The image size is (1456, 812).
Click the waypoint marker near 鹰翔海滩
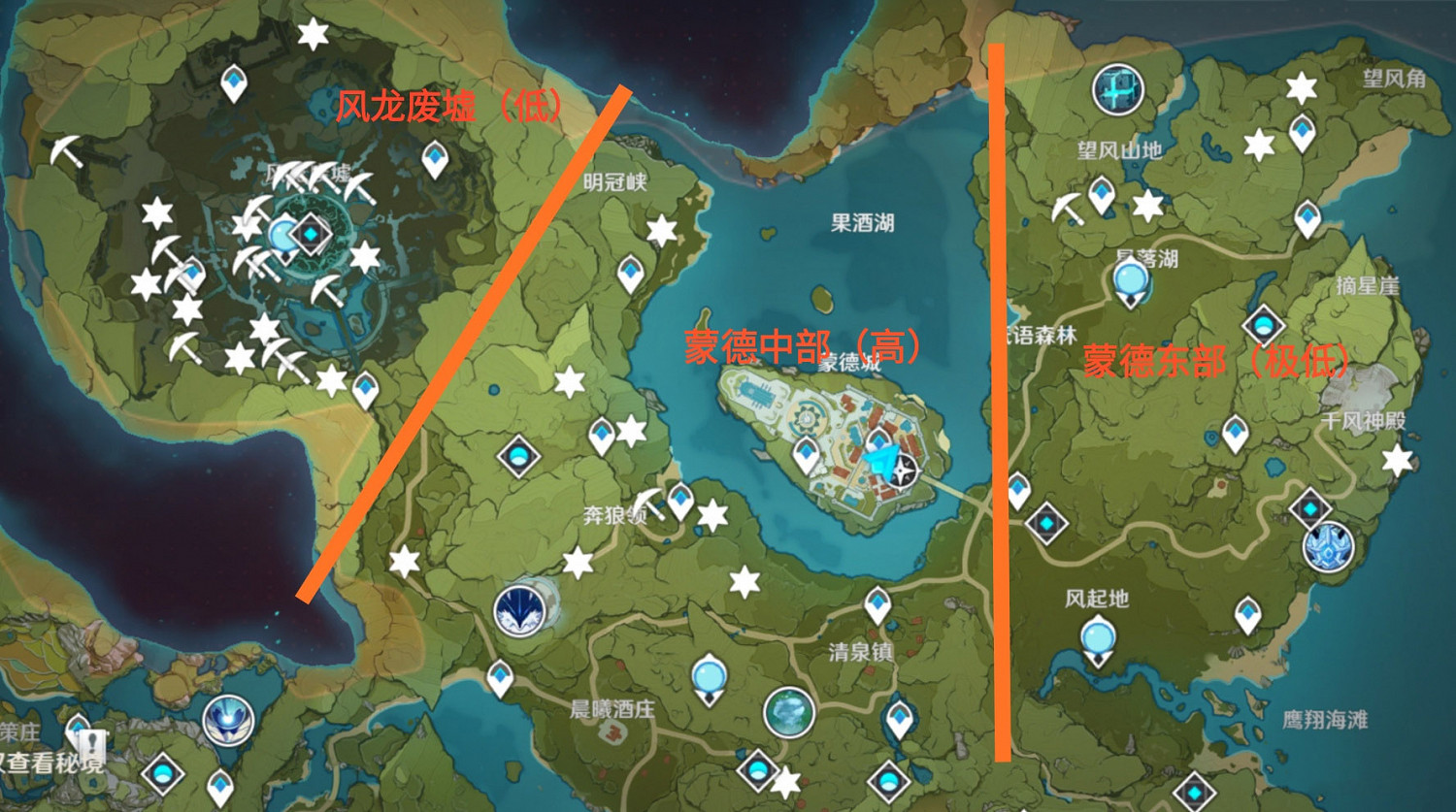point(1195,792)
